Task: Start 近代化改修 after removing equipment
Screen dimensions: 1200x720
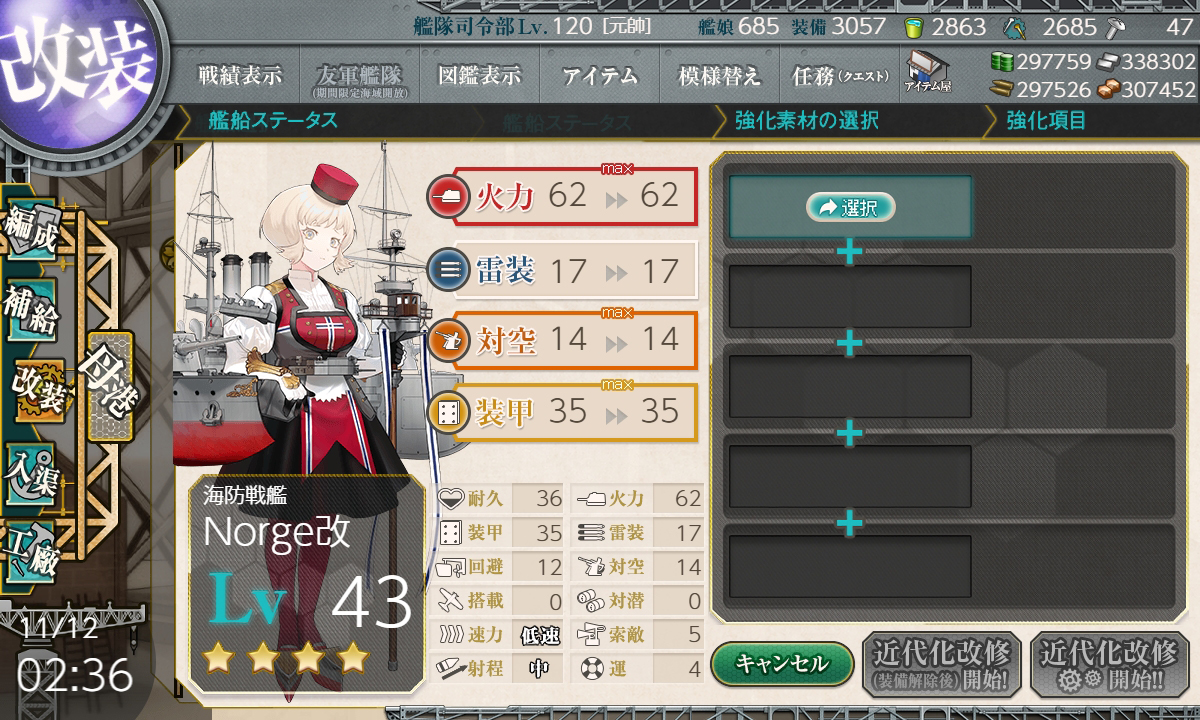Action: point(941,664)
